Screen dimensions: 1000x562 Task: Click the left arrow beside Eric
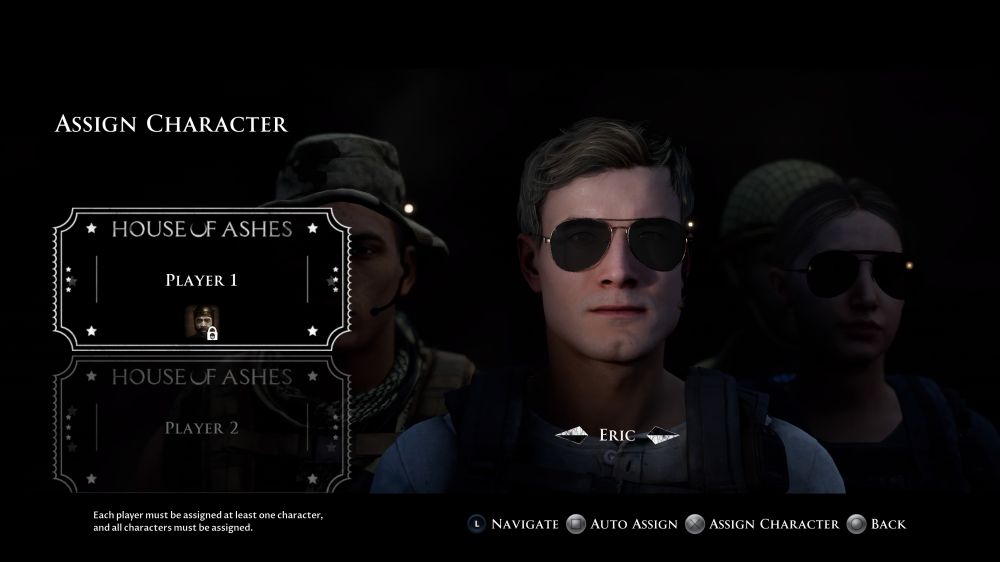pos(575,435)
